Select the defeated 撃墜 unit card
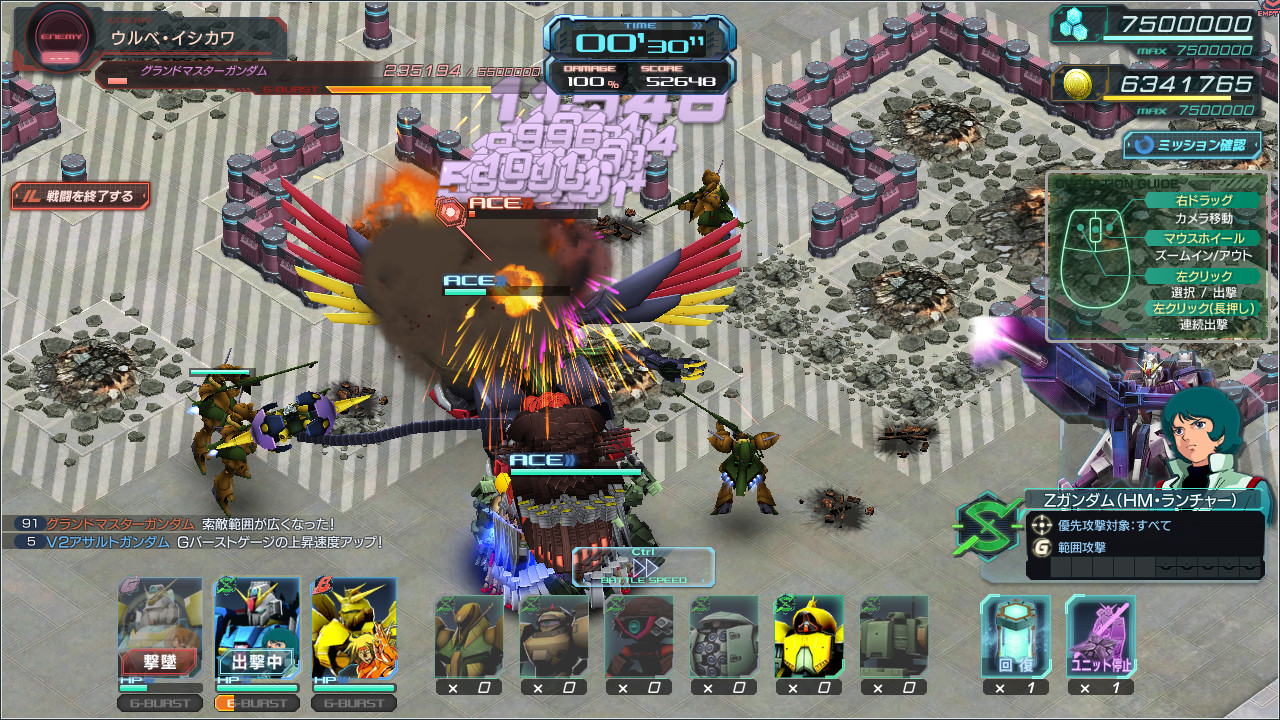Screen dimensions: 1280x720 tap(160, 629)
